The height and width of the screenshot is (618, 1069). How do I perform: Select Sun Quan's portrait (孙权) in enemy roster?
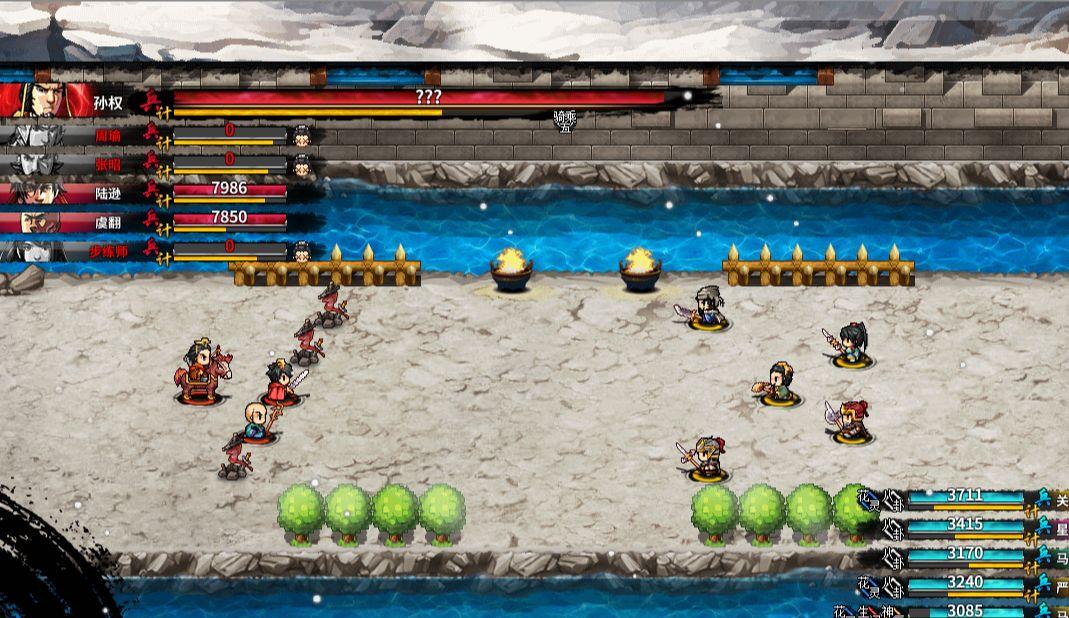40,101
